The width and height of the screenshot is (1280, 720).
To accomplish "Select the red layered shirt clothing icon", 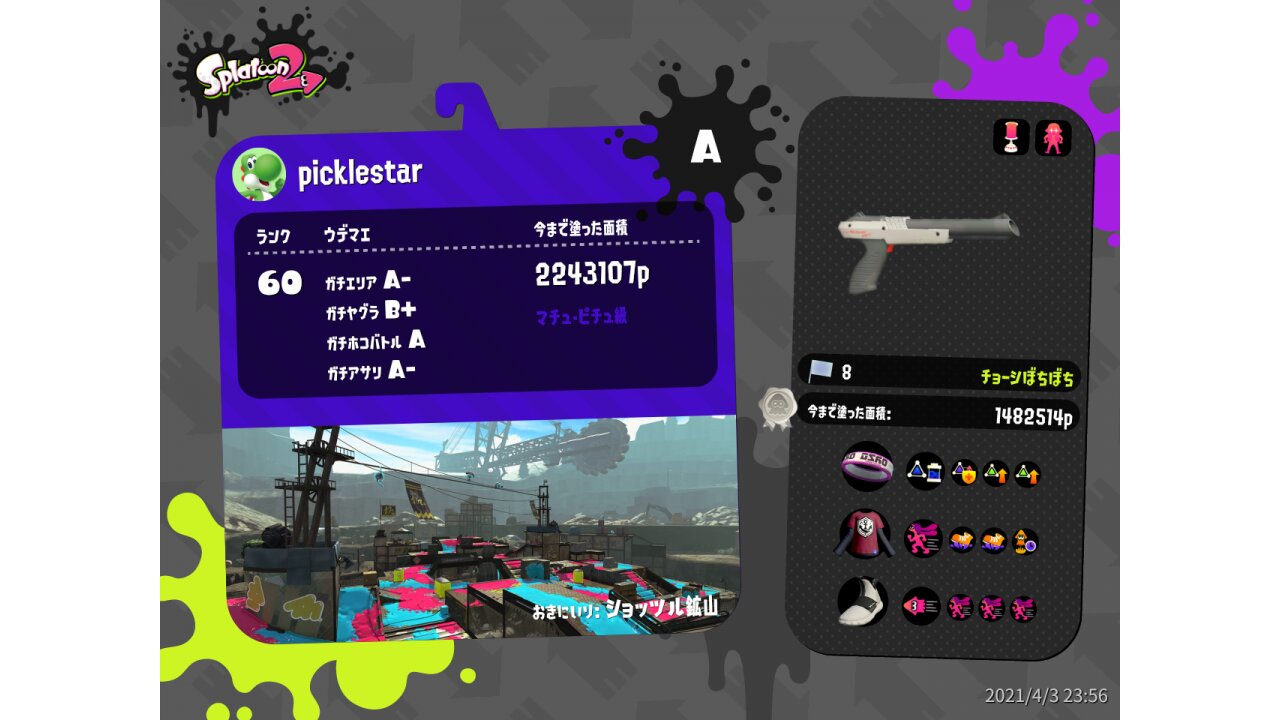I will (x=862, y=533).
